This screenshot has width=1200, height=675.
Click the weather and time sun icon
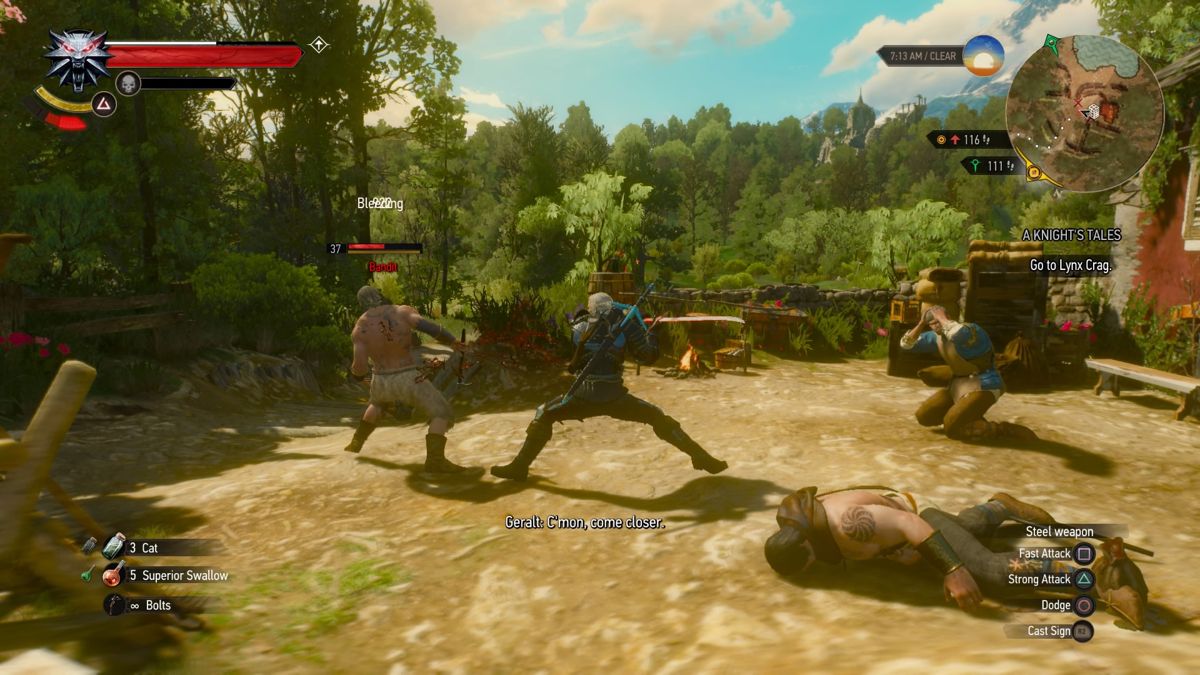tap(983, 56)
